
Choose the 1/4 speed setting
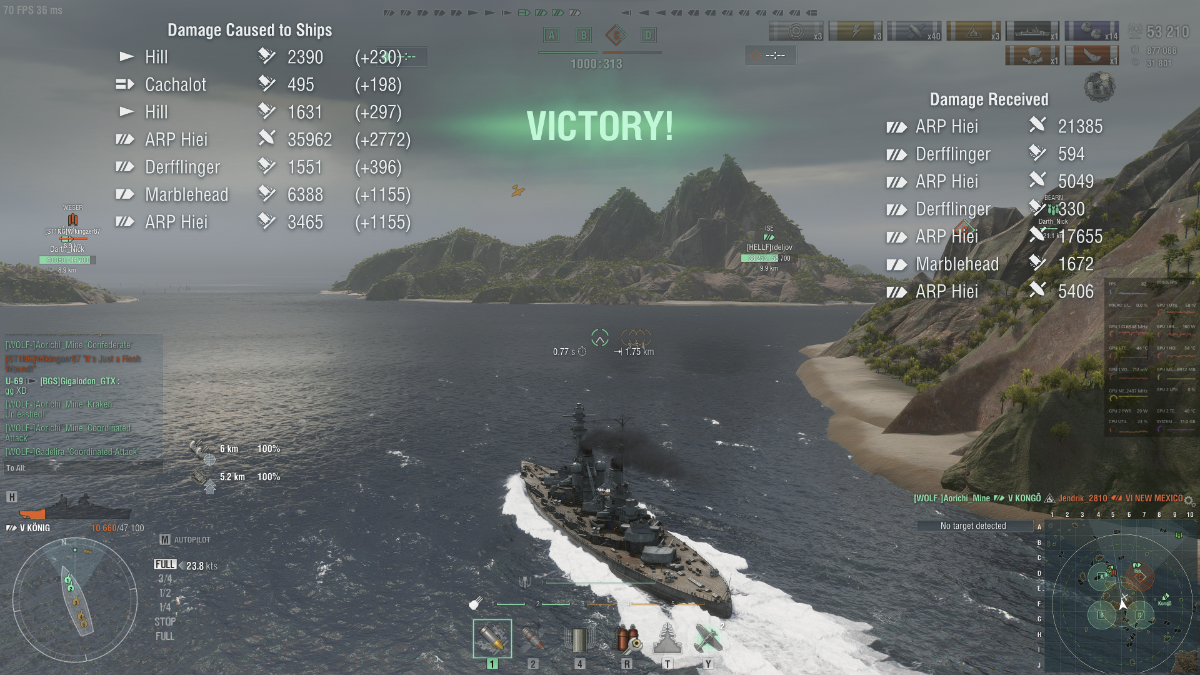(x=165, y=607)
